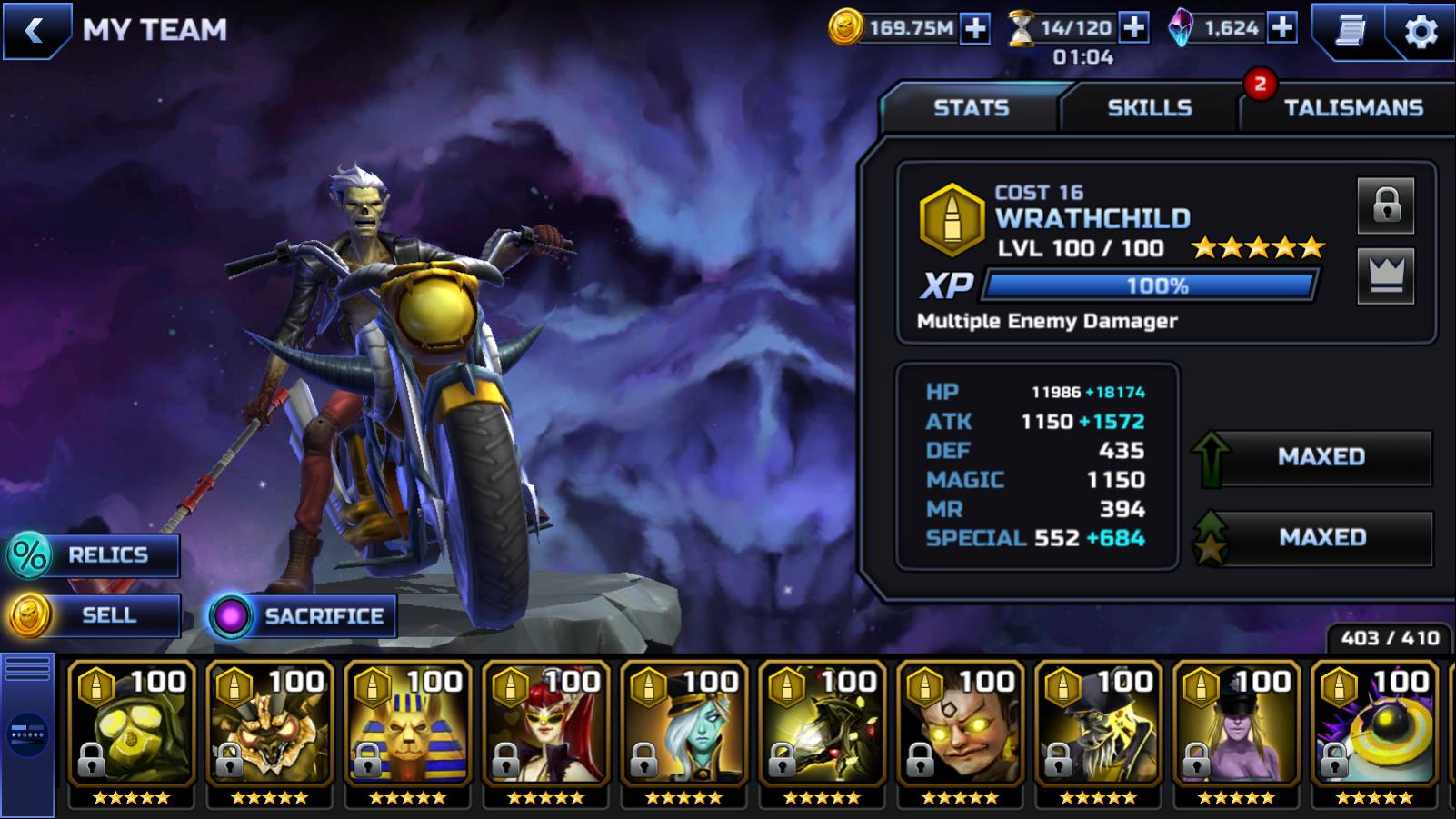The width and height of the screenshot is (1456, 819).
Task: Go back from My Team screen
Action: pyautogui.click(x=35, y=31)
